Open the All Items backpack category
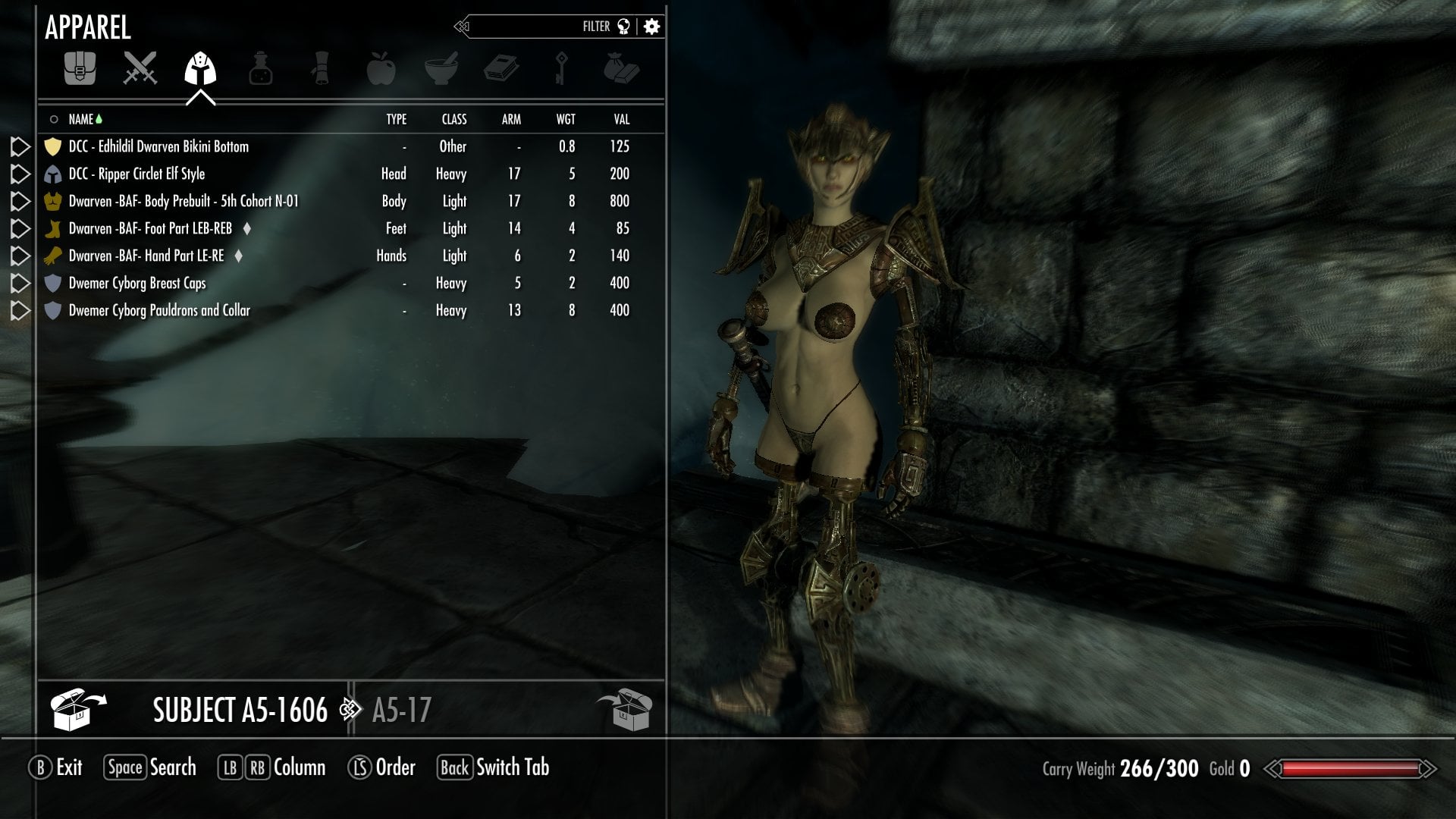1456x819 pixels. 81,68
